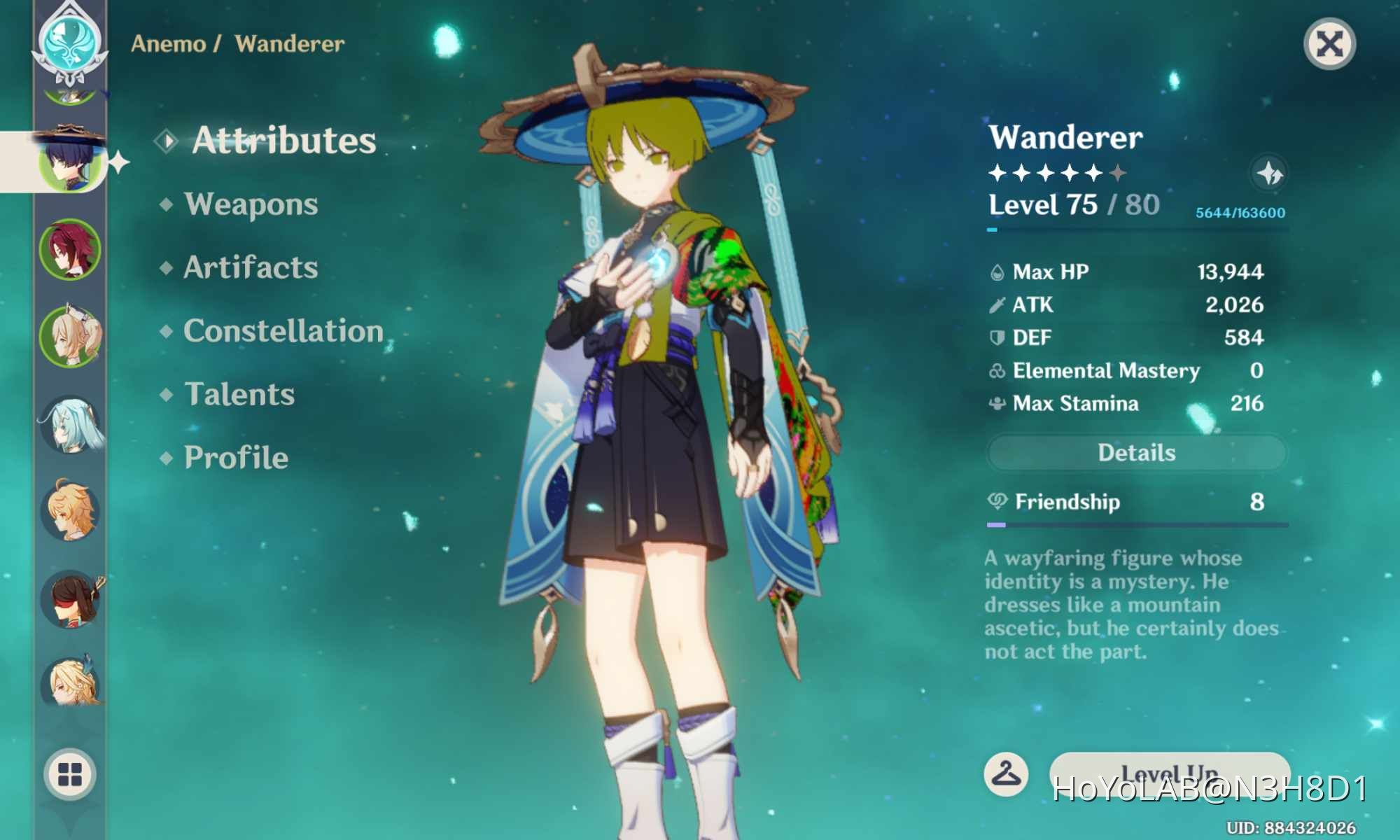
Task: Click the Level Up button
Action: [1169, 773]
